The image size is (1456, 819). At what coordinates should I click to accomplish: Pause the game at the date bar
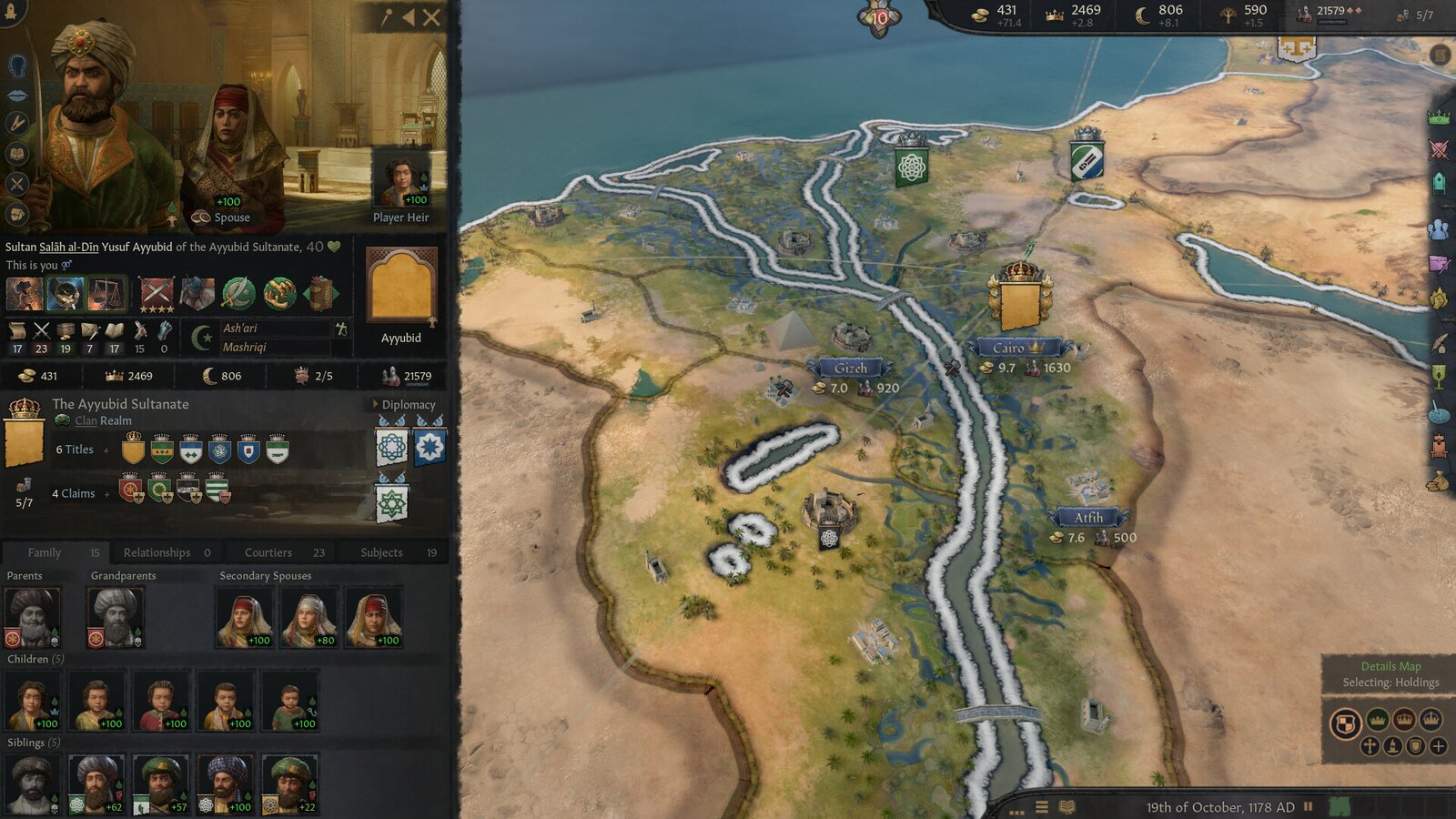[x=1310, y=804]
